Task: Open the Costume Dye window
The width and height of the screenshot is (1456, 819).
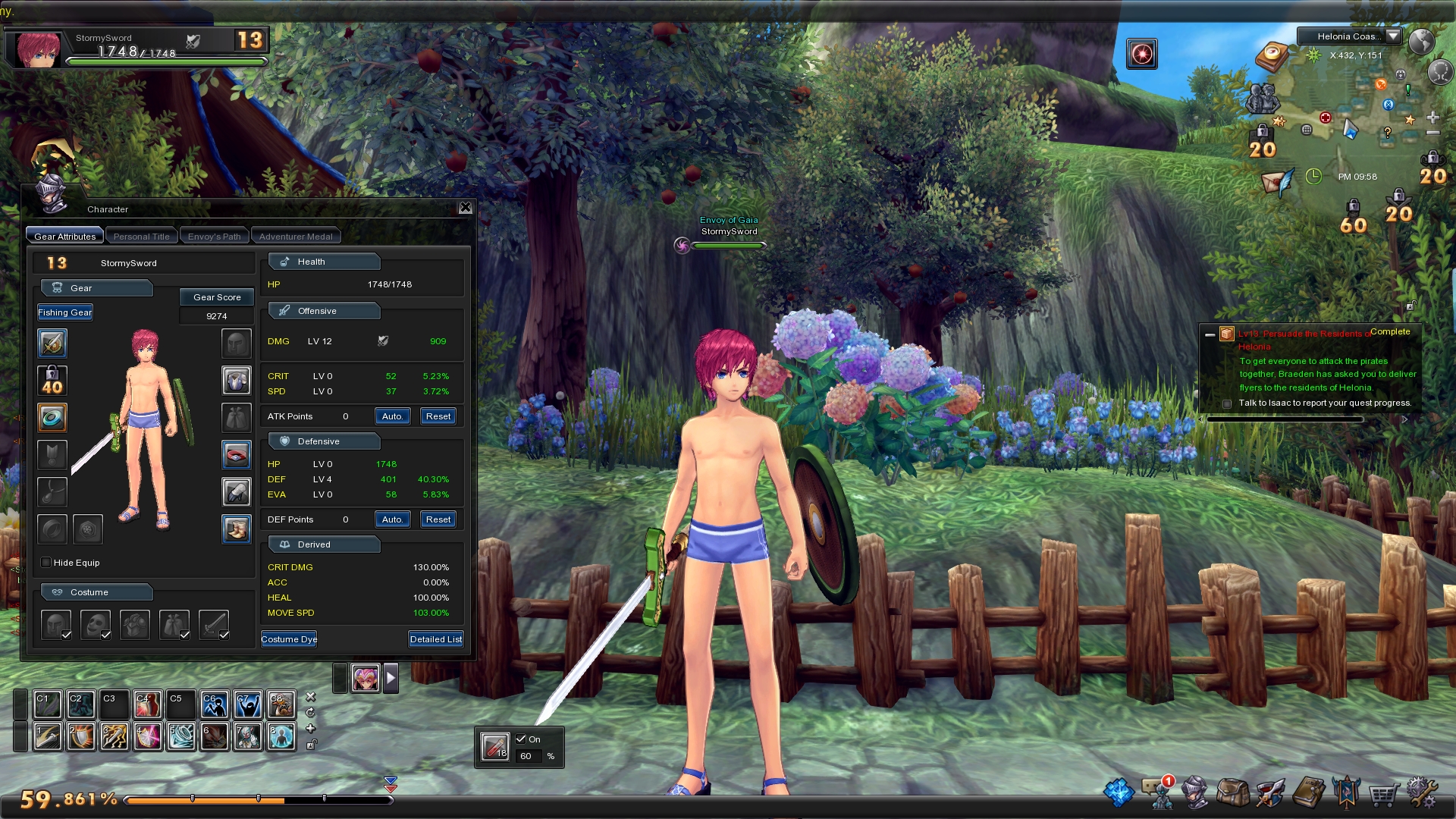Action: (x=289, y=639)
